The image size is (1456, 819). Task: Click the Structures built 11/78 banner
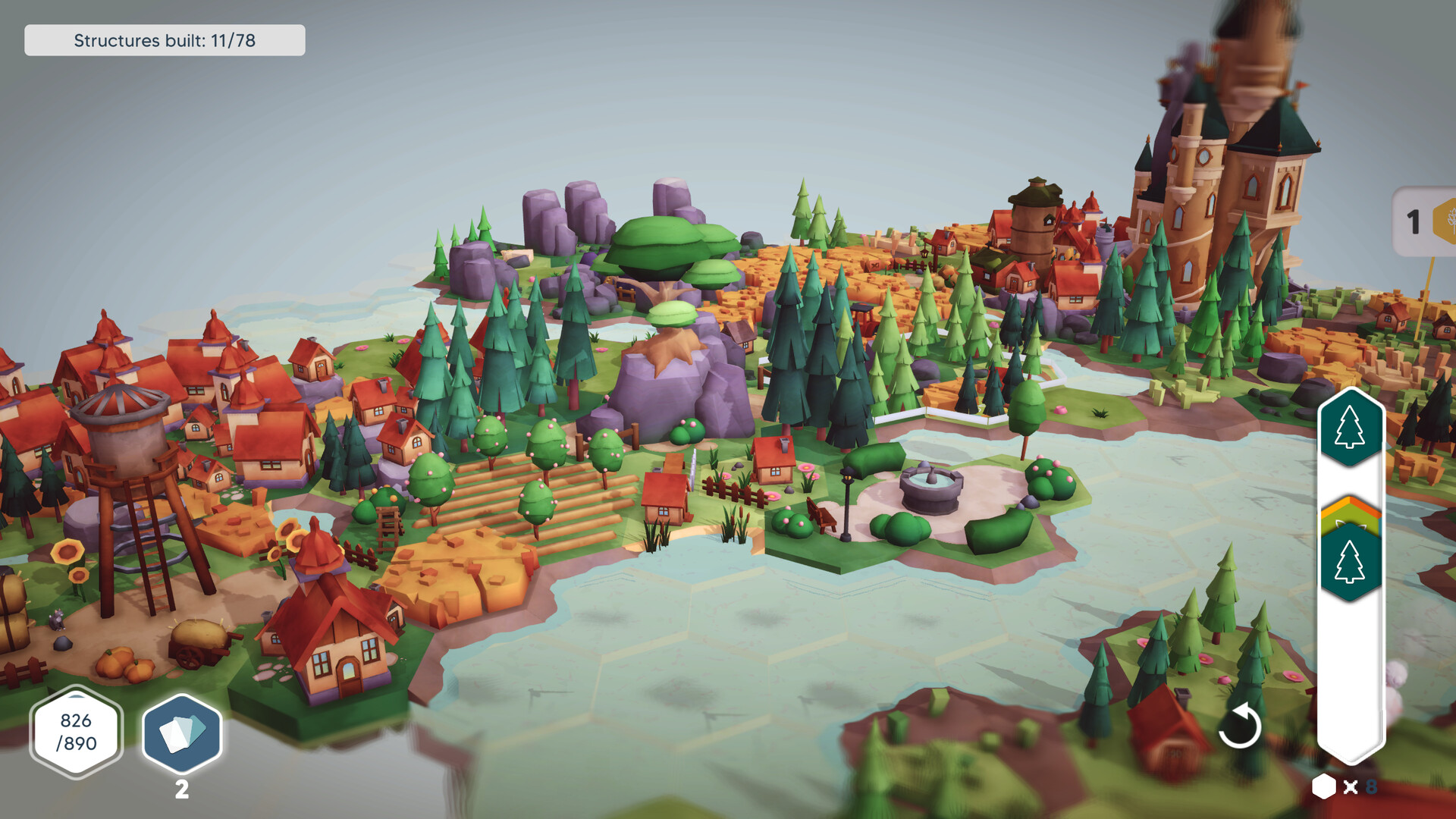click(164, 41)
